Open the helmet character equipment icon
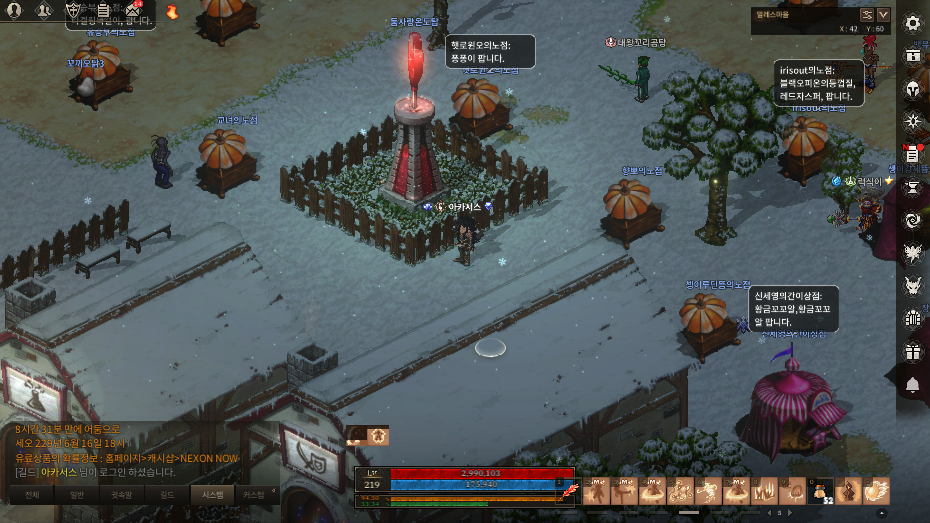 pos(912,89)
